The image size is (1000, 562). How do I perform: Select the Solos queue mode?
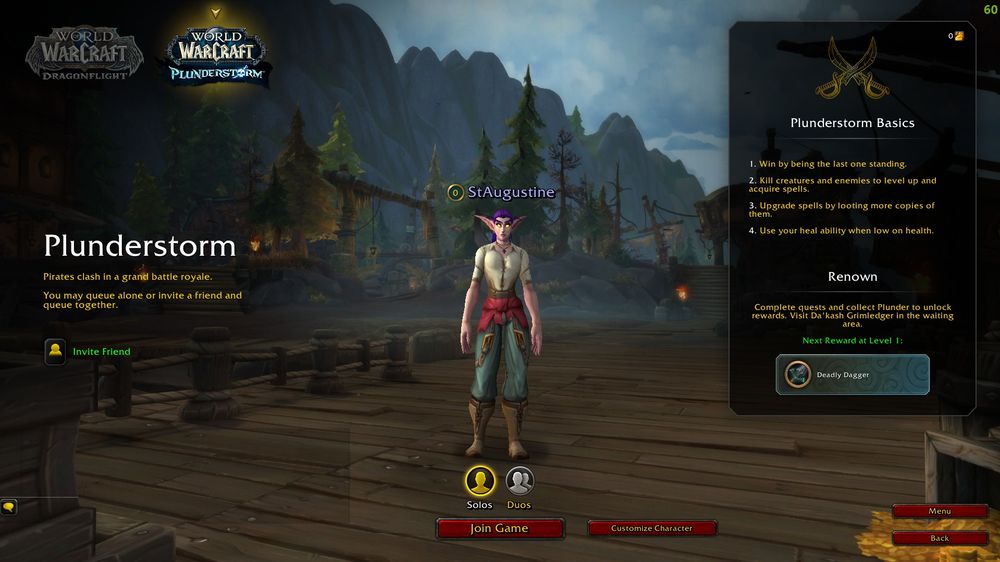[x=480, y=482]
